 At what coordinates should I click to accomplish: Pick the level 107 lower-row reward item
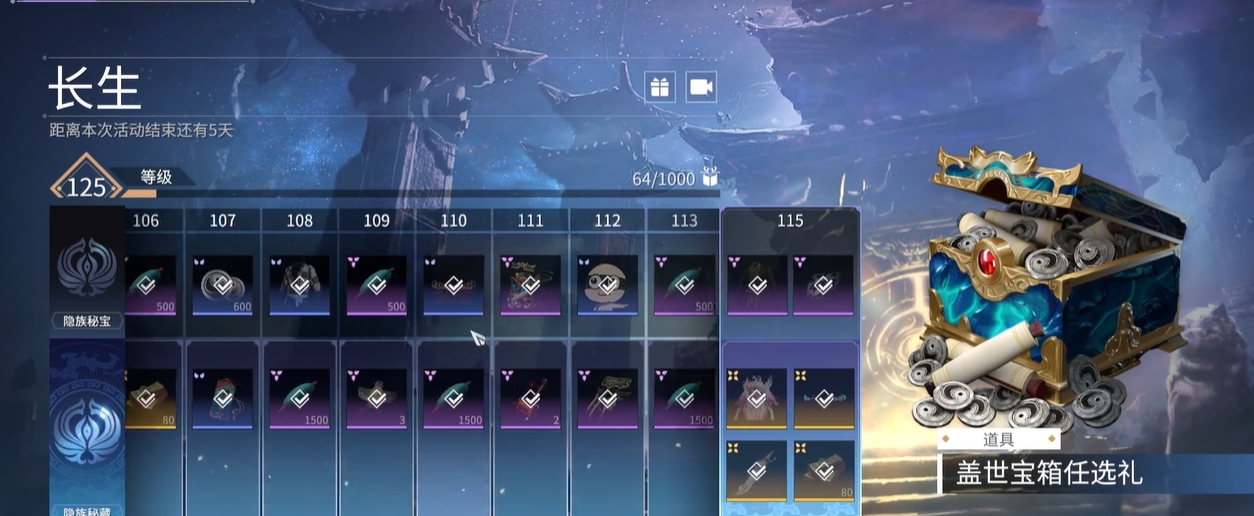tap(222, 398)
